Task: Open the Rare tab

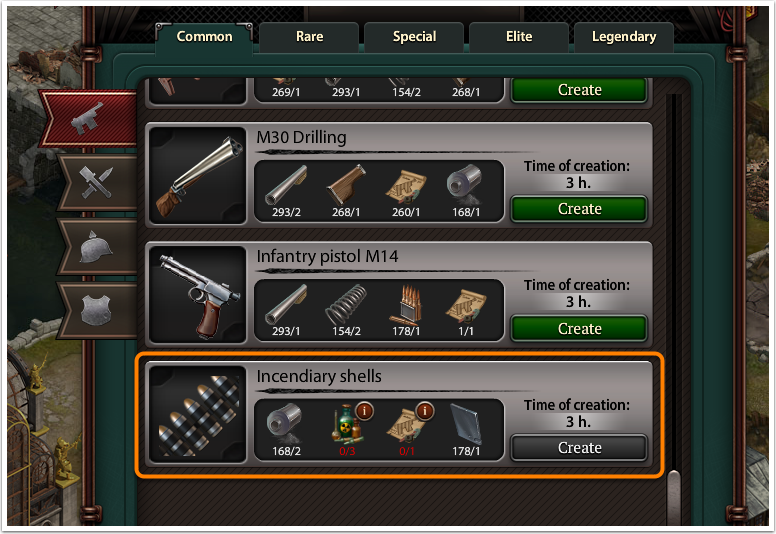Action: tap(309, 37)
